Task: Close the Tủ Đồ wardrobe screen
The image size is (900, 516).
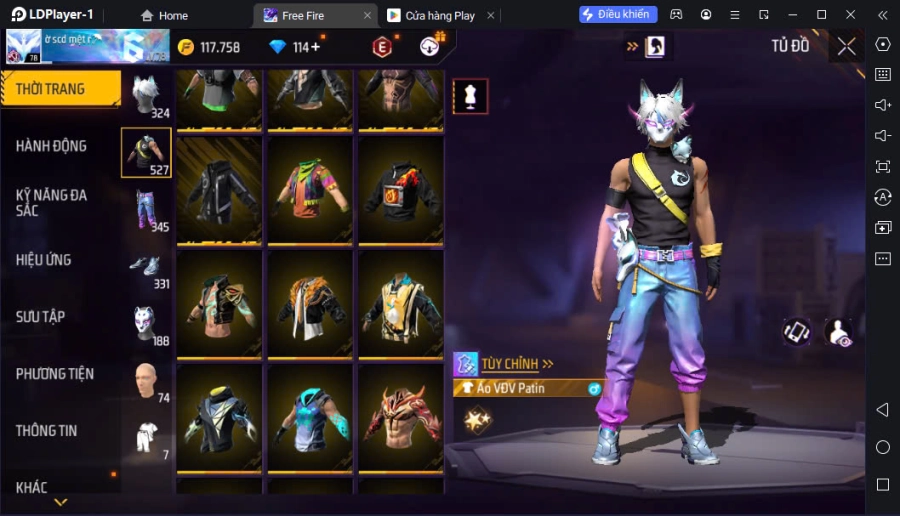Action: coord(847,46)
